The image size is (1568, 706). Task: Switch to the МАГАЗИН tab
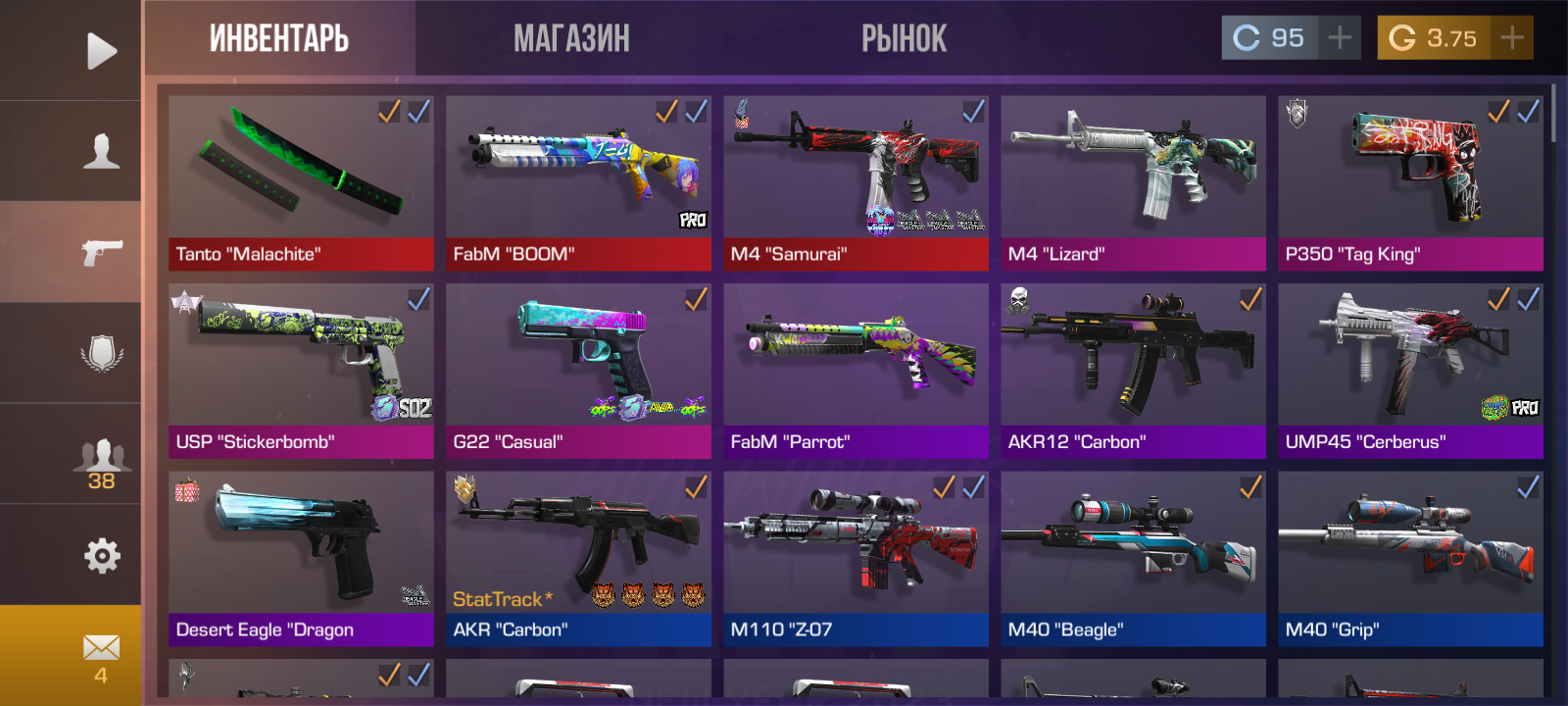pyautogui.click(x=573, y=39)
